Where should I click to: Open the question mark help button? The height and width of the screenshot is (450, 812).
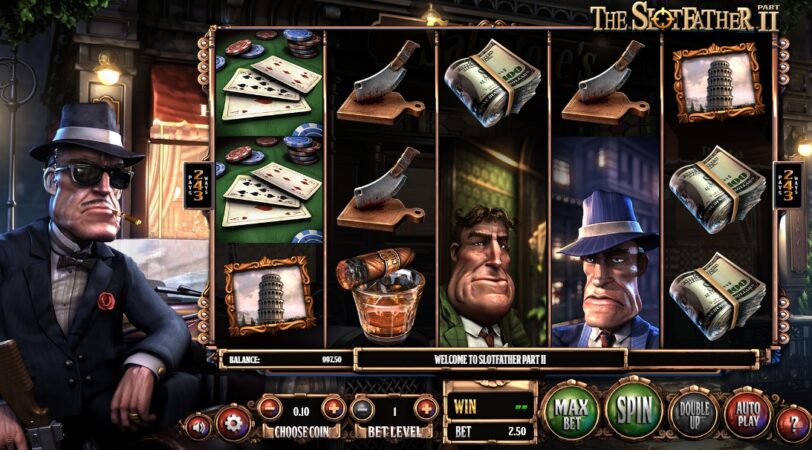pyautogui.click(x=792, y=423)
